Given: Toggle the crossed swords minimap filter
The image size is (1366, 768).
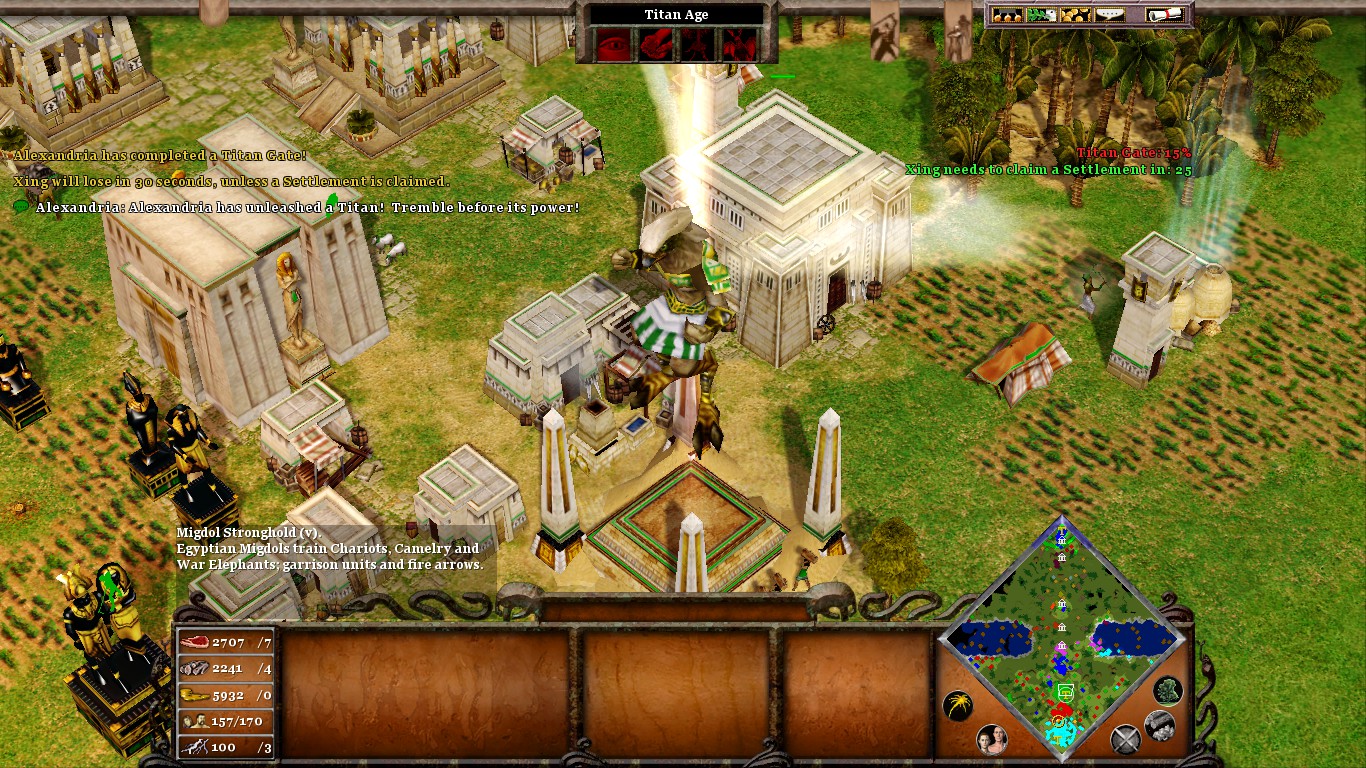Looking at the screenshot, I should (1126, 739).
